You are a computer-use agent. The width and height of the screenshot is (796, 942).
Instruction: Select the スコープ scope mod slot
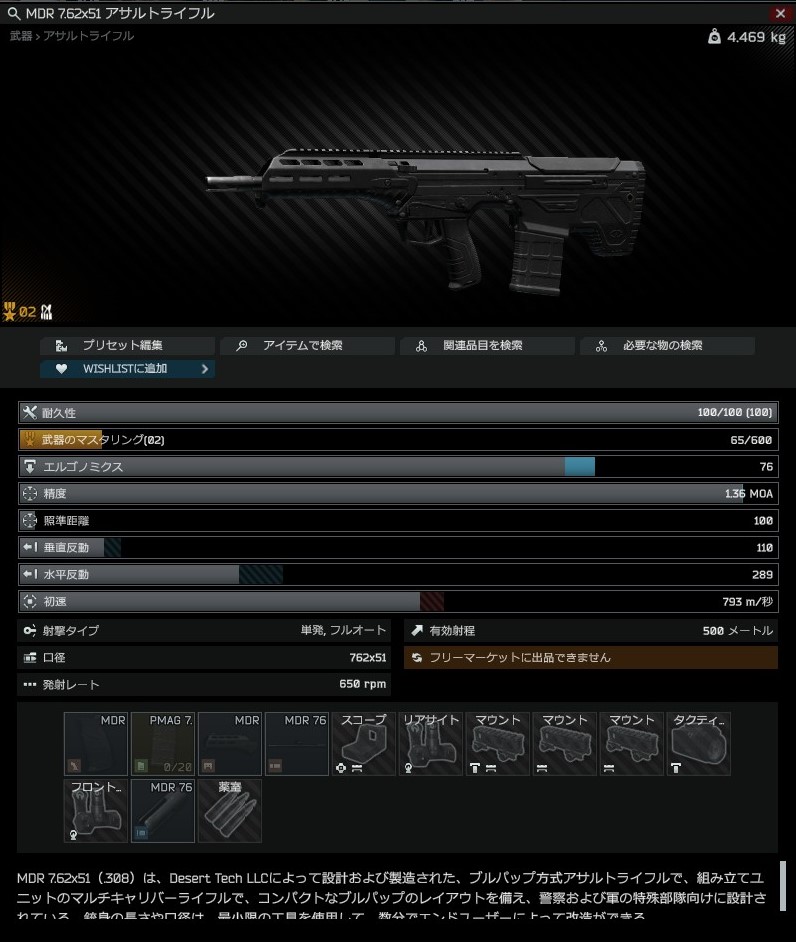coord(363,743)
